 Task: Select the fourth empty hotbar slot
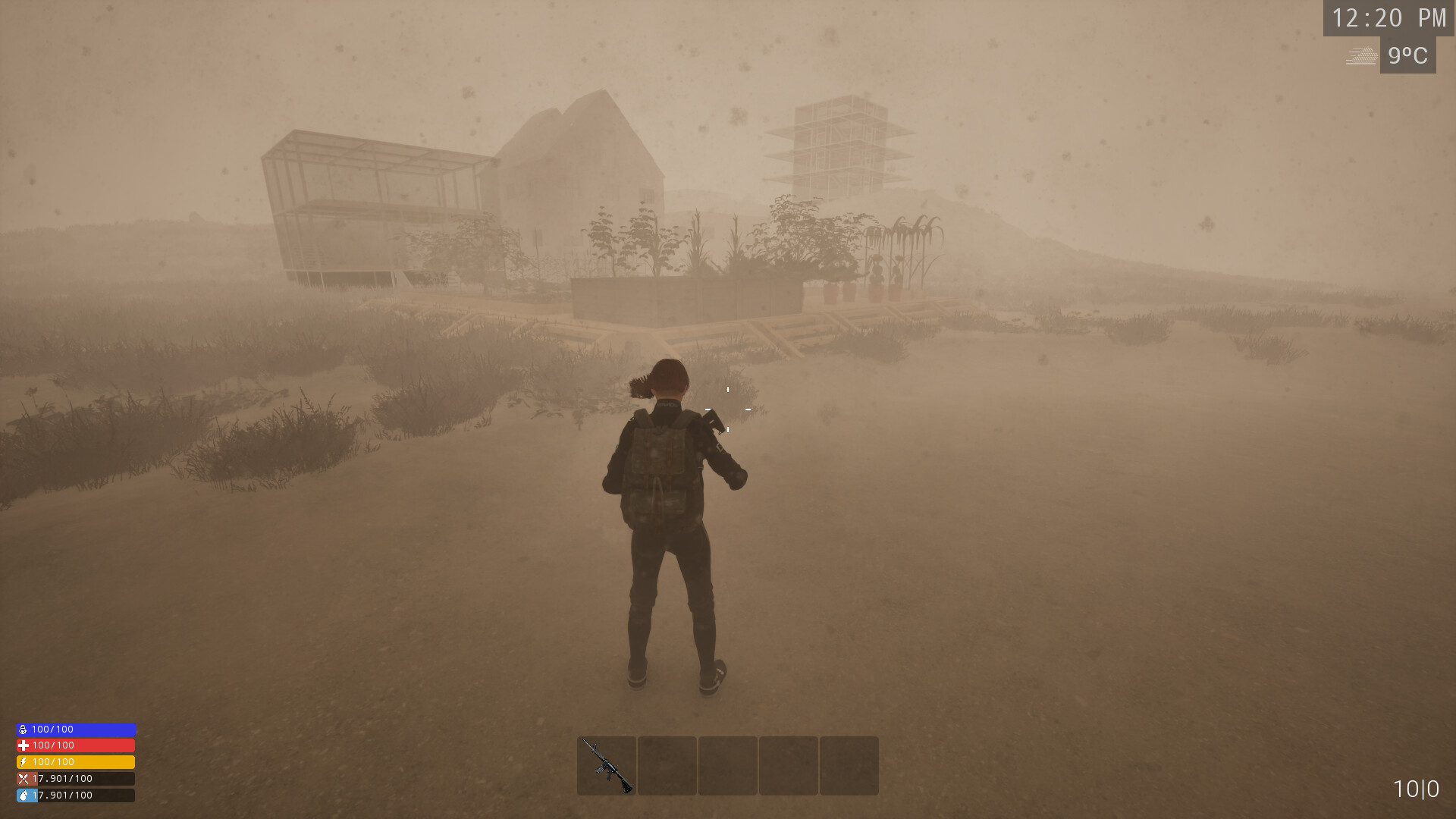point(787,766)
